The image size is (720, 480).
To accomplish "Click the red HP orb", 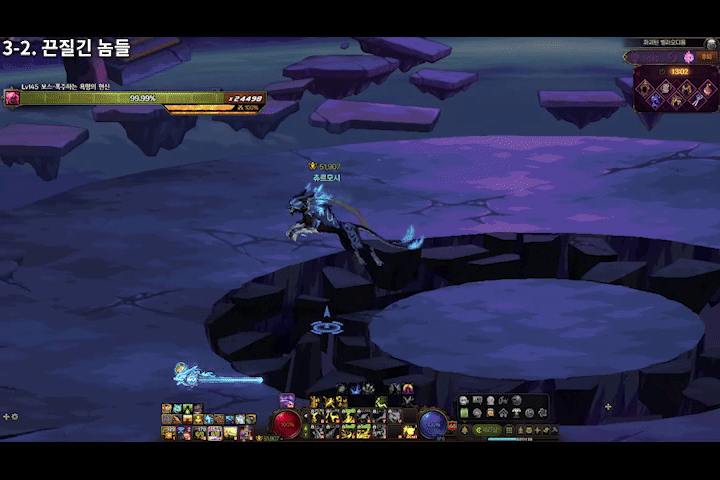I will pos(287,423).
